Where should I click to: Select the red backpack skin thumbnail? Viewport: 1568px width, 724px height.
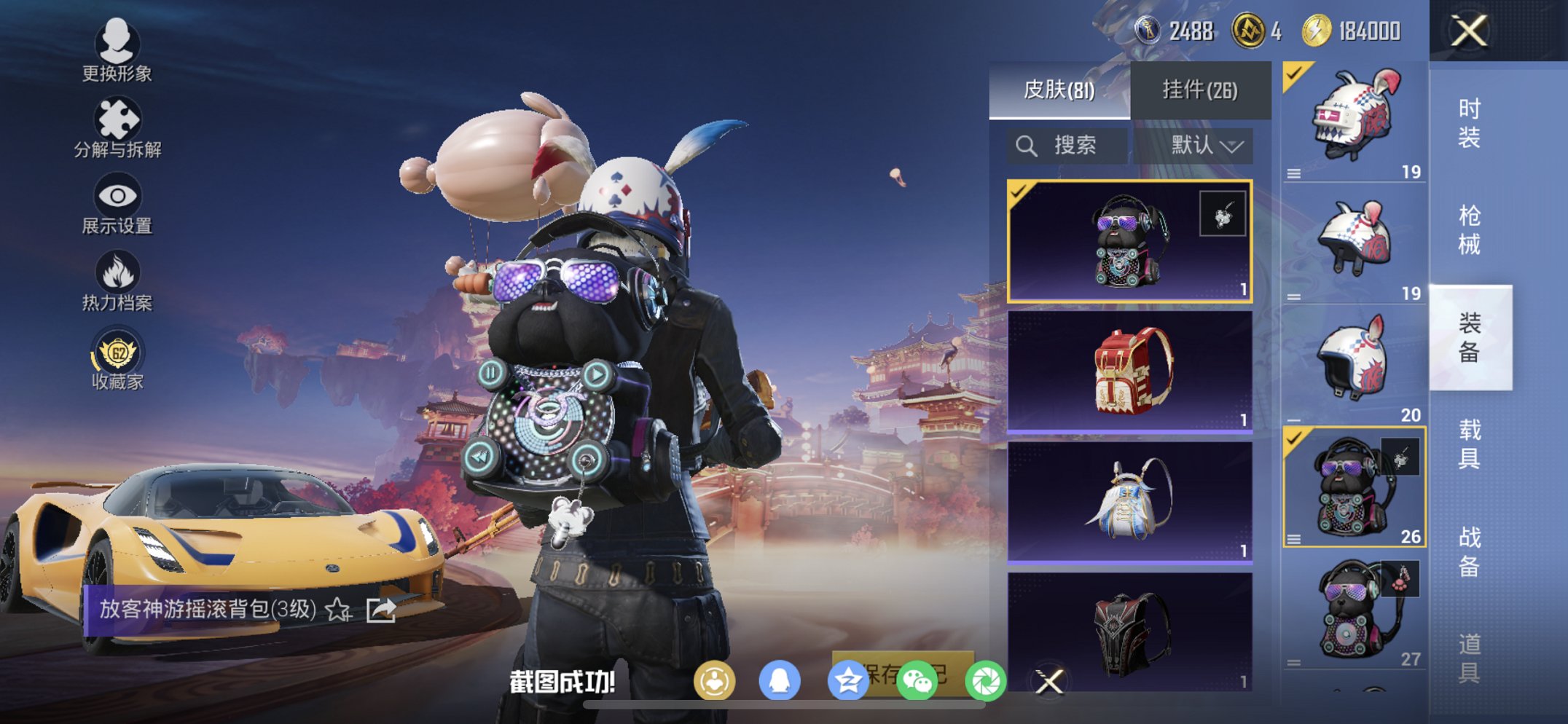(1130, 371)
